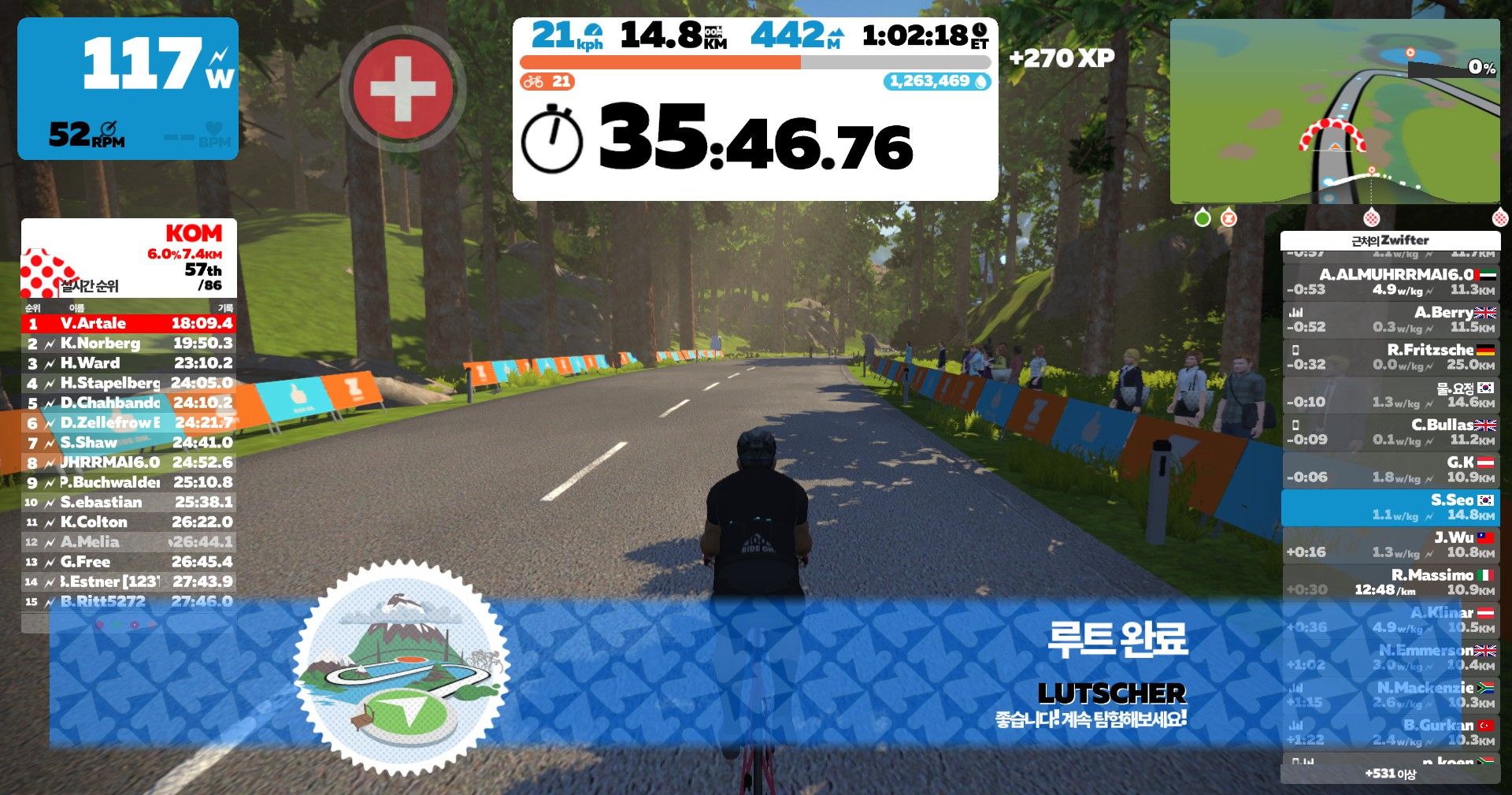
Task: Click the +531 more riders footer
Action: [1390, 774]
